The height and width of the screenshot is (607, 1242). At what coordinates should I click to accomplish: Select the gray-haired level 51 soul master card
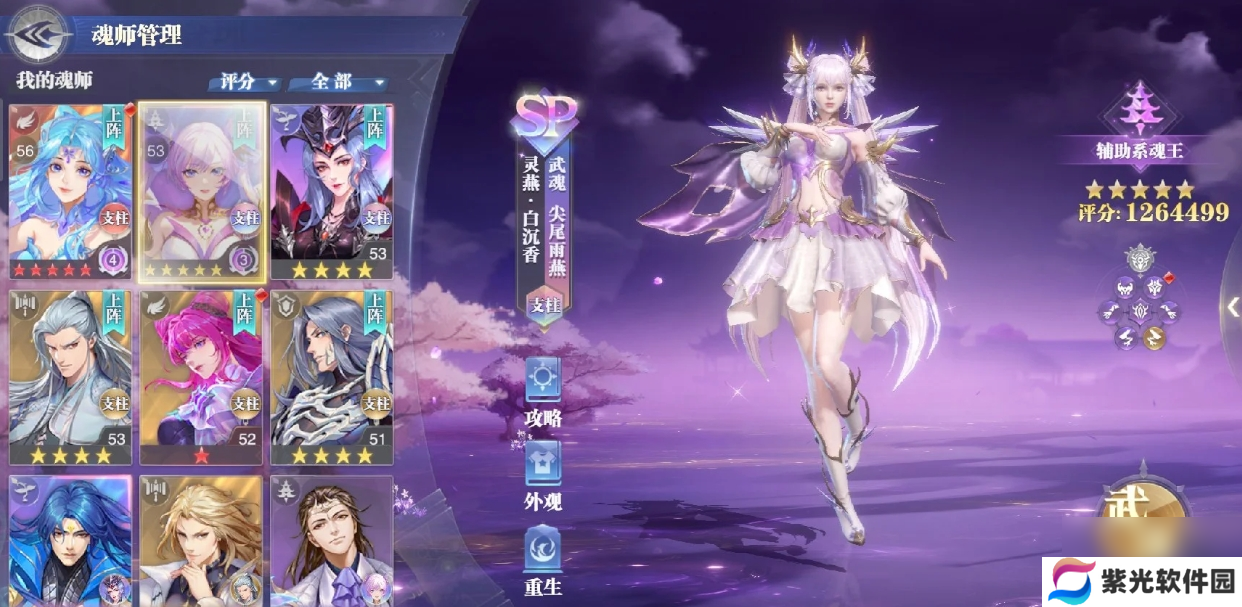tap(331, 377)
